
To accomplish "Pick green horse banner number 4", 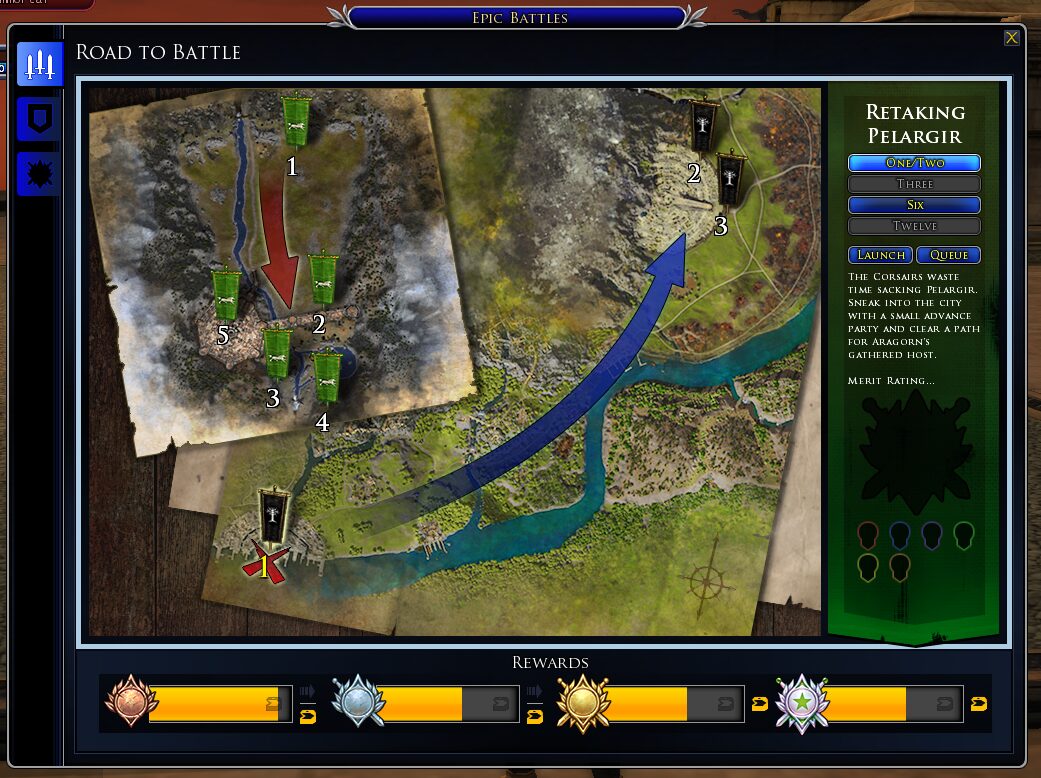I will point(326,377).
